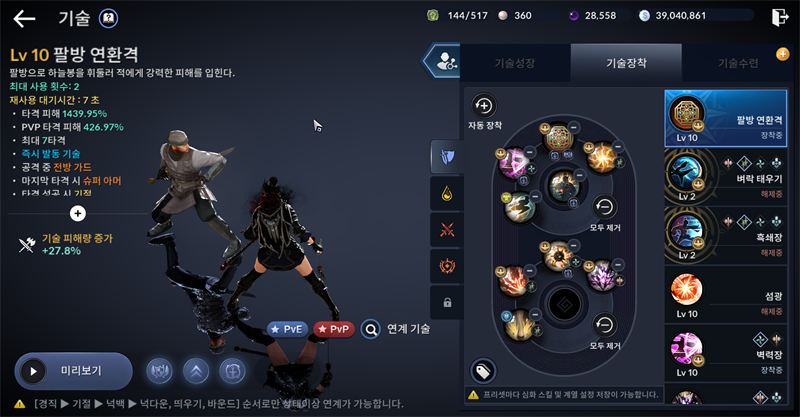
Task: Open the skill help question mark
Action: [x=109, y=17]
